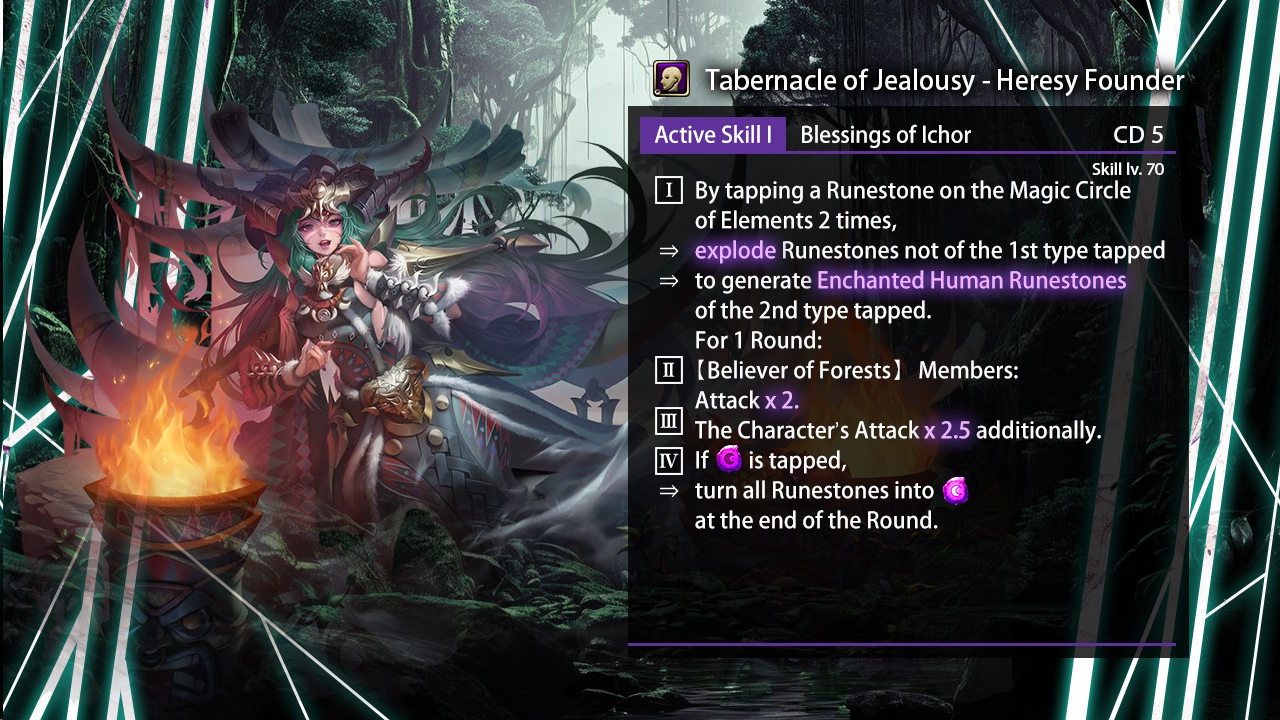Open the highlighted Enchanted Human Runestones keyword

(971, 280)
